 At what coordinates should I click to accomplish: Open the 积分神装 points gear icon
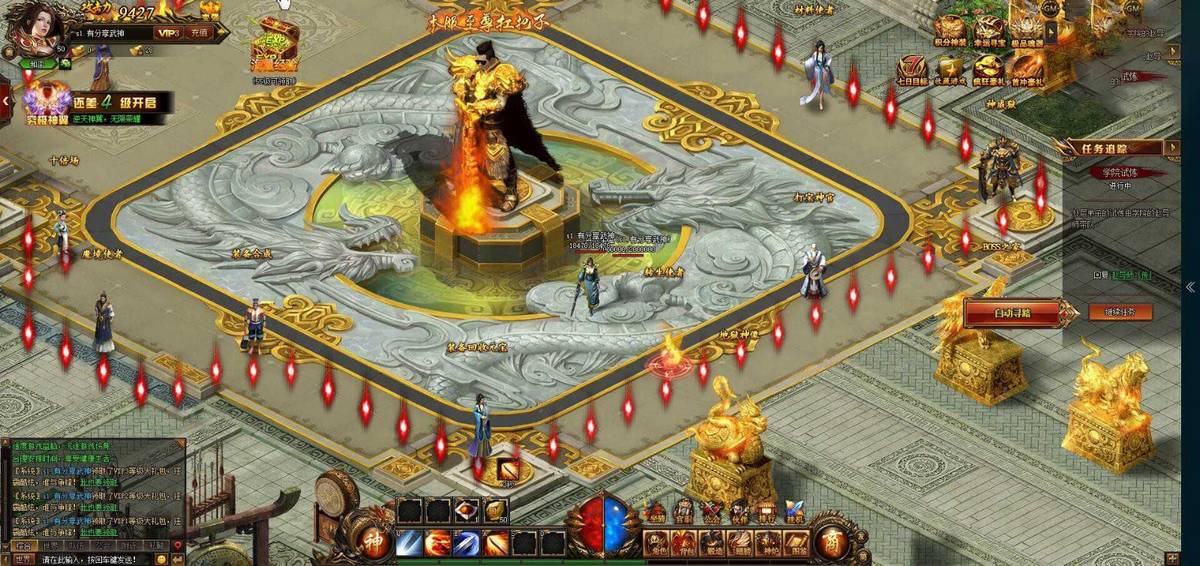951,31
